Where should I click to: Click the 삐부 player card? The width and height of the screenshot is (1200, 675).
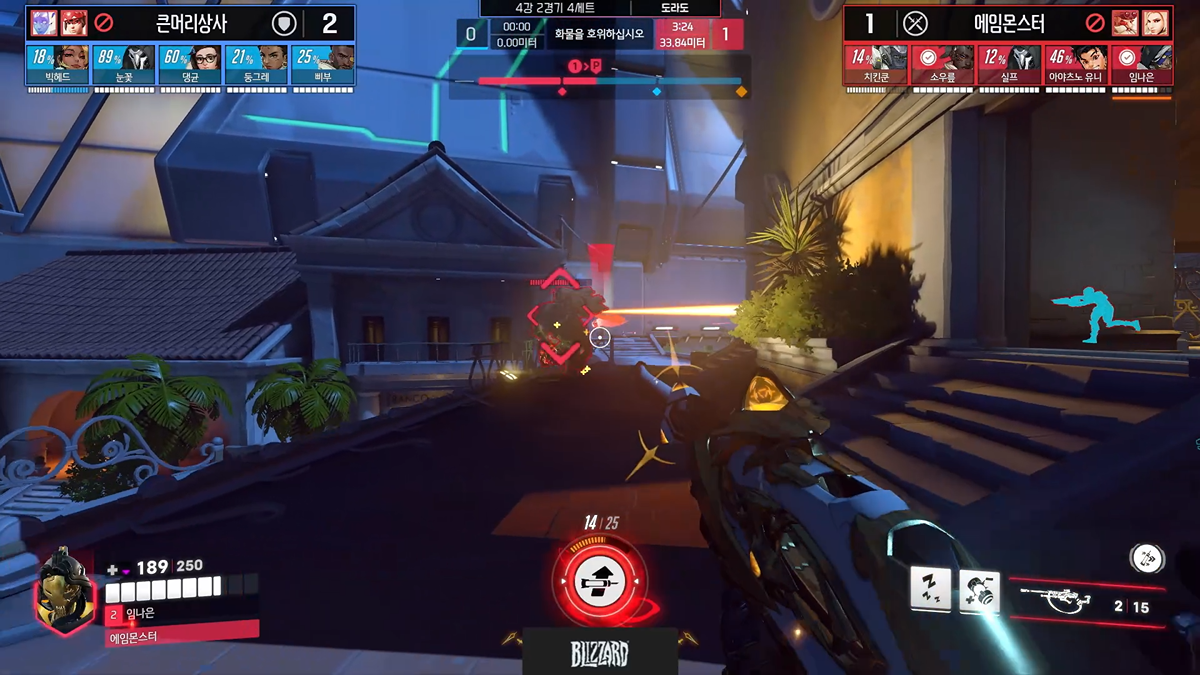(x=323, y=64)
